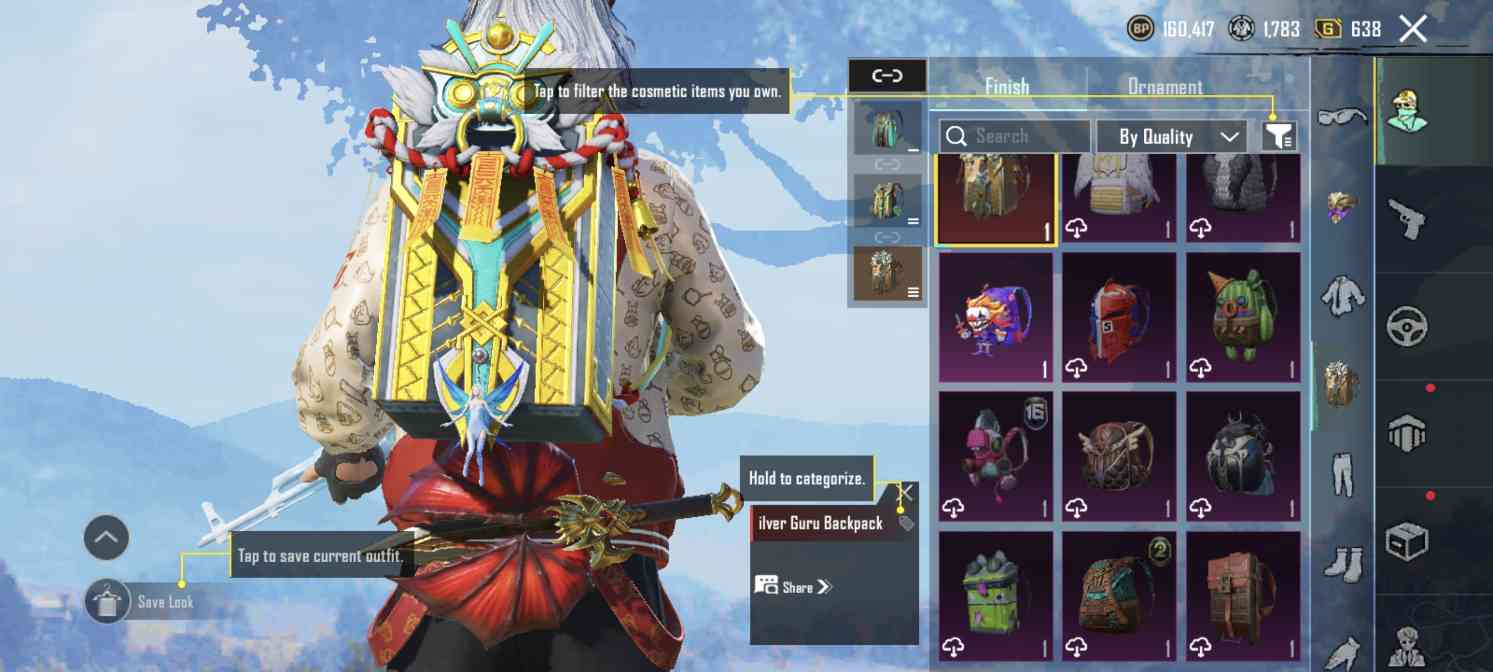Select the clown backpack skin
This screenshot has height=672, width=1493.
[x=995, y=316]
